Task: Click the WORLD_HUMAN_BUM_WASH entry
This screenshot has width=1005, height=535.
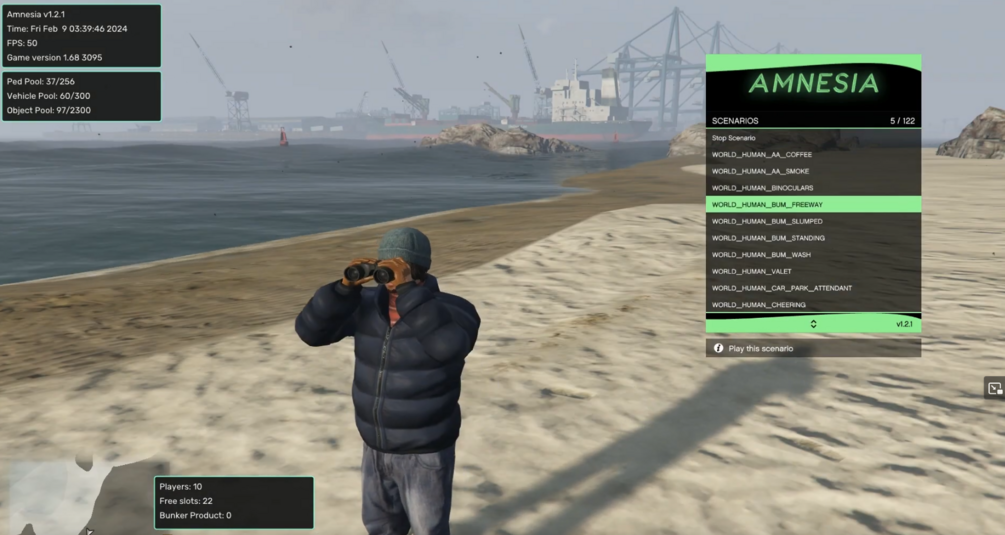Action: [812, 255]
